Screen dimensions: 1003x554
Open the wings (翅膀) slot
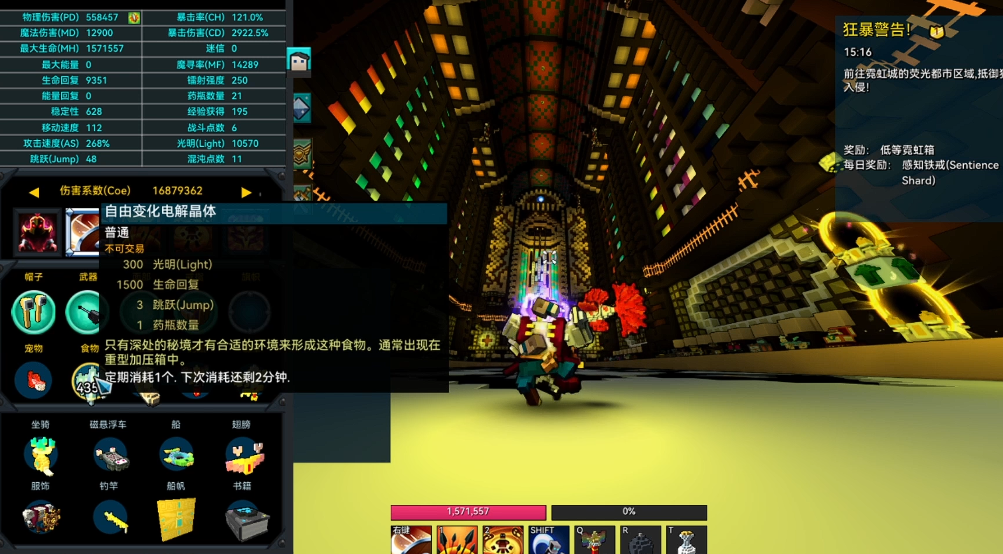point(241,455)
